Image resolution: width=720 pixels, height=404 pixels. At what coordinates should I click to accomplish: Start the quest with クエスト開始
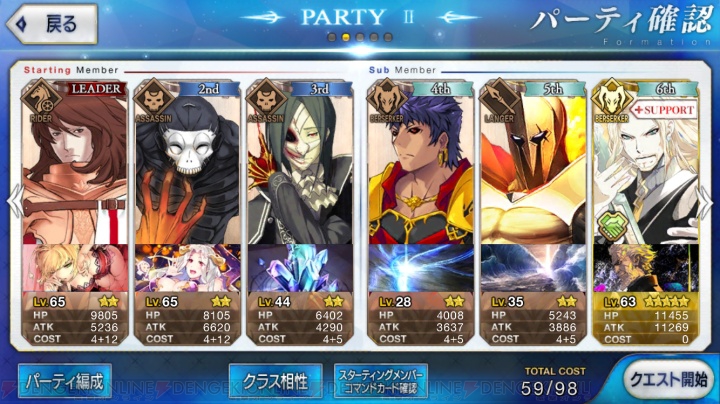coord(666,381)
